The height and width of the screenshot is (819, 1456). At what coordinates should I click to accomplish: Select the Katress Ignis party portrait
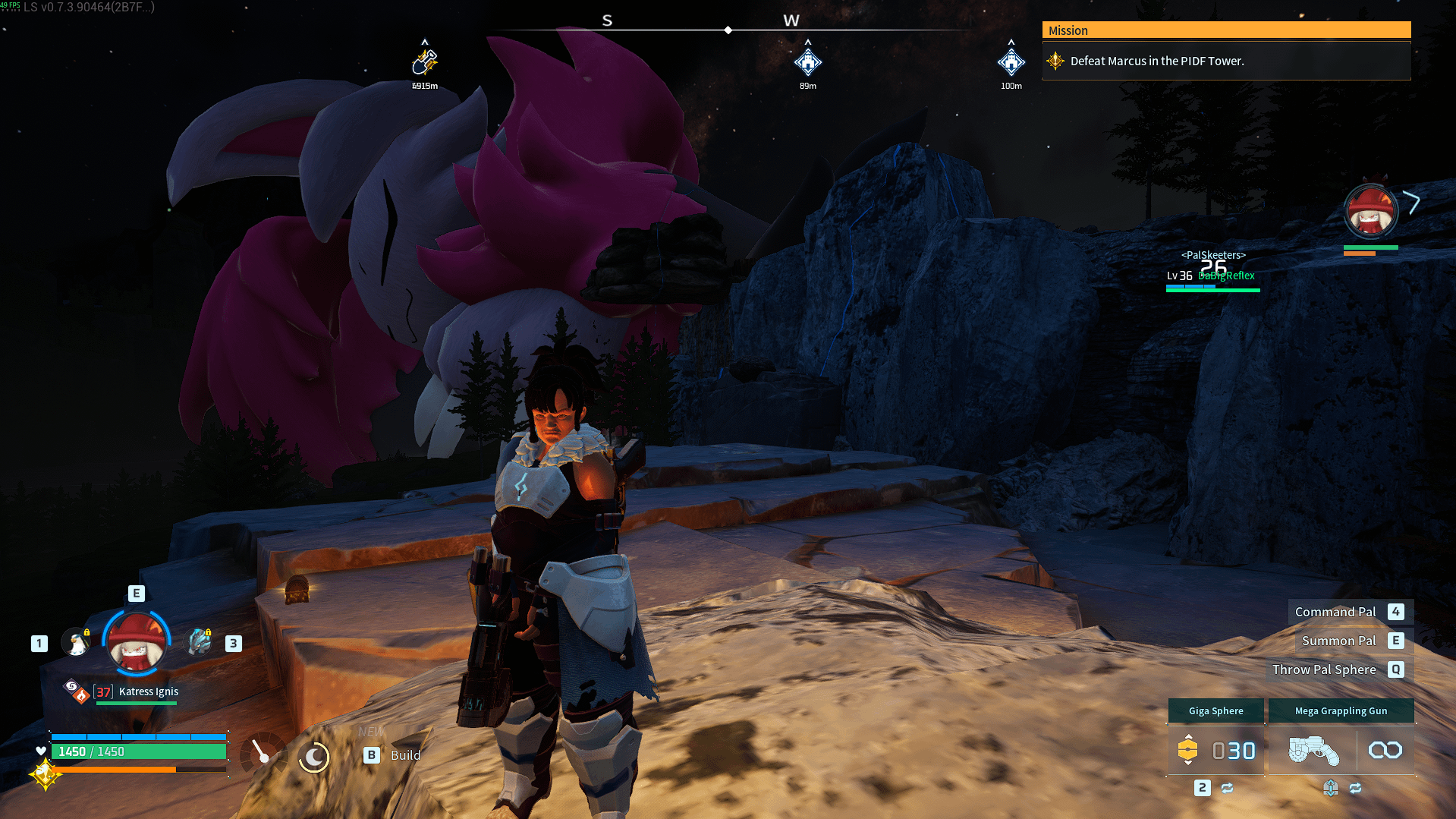137,644
